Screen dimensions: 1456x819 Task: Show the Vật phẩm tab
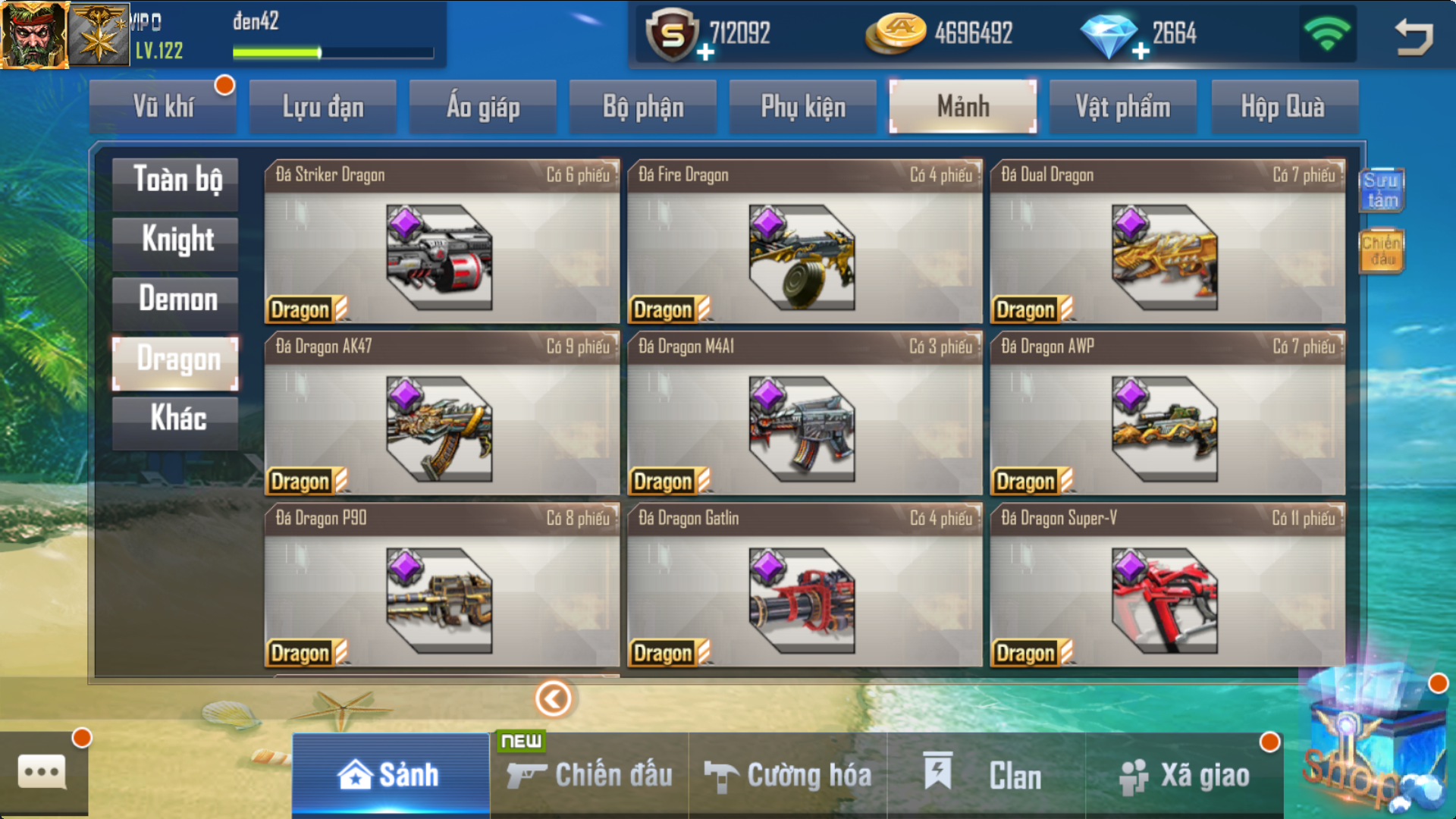(1122, 107)
